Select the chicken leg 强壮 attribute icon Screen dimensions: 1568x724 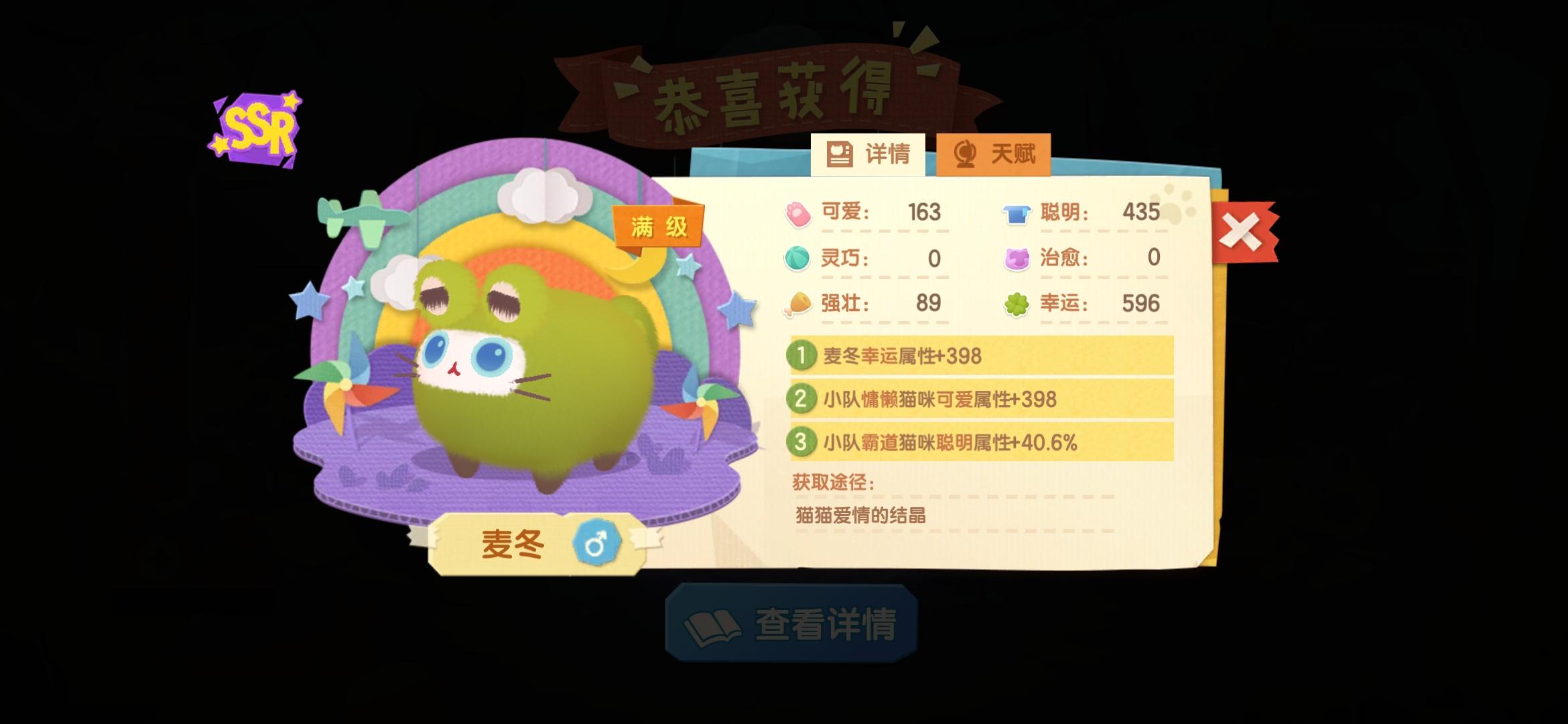click(799, 304)
